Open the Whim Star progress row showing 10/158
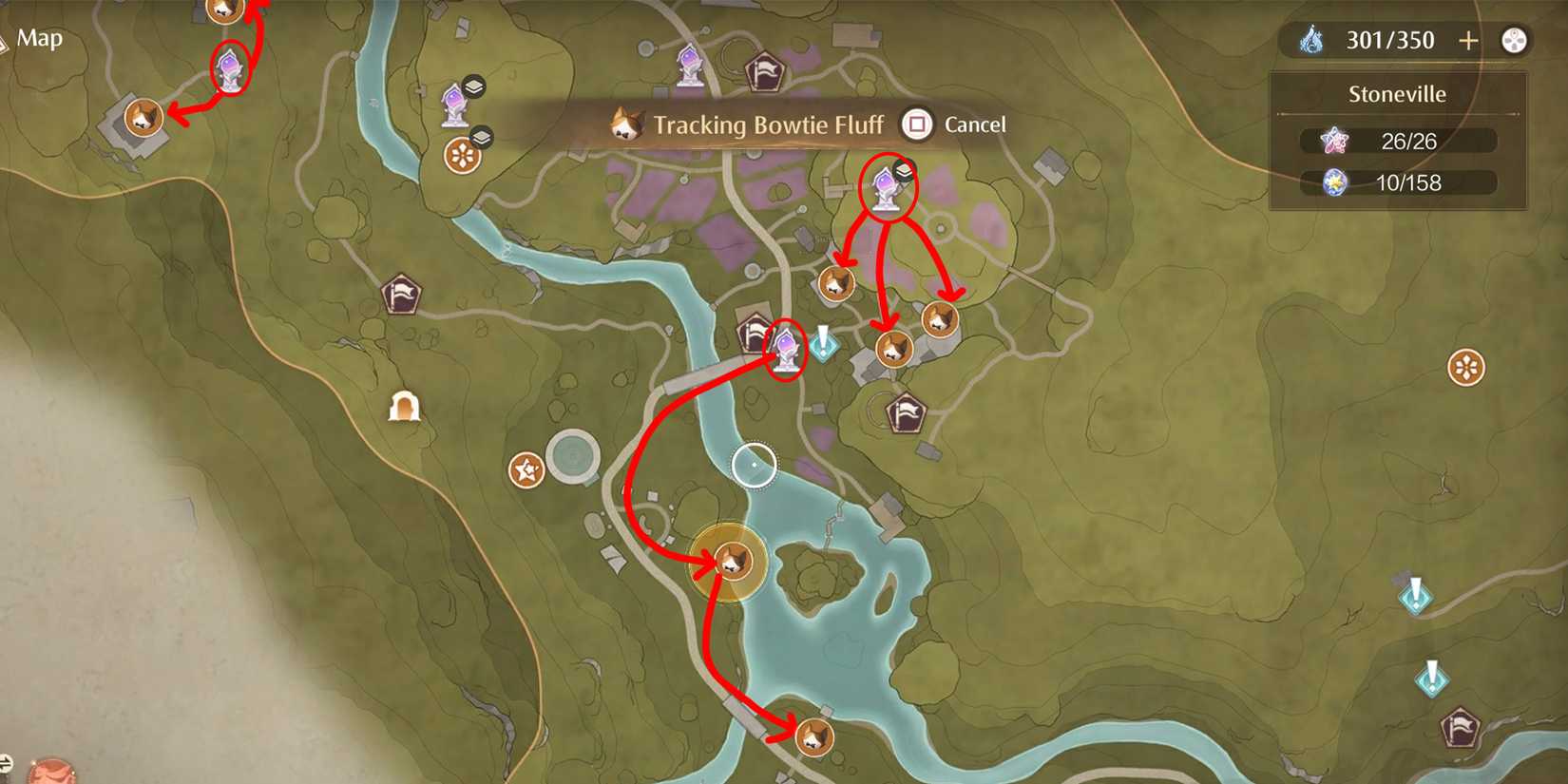The image size is (1568, 784). pyautogui.click(x=1395, y=183)
